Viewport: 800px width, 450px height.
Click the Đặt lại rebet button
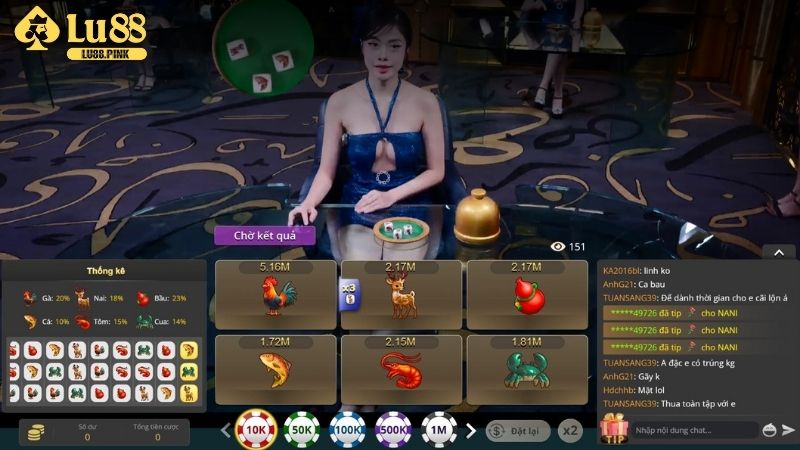click(518, 431)
